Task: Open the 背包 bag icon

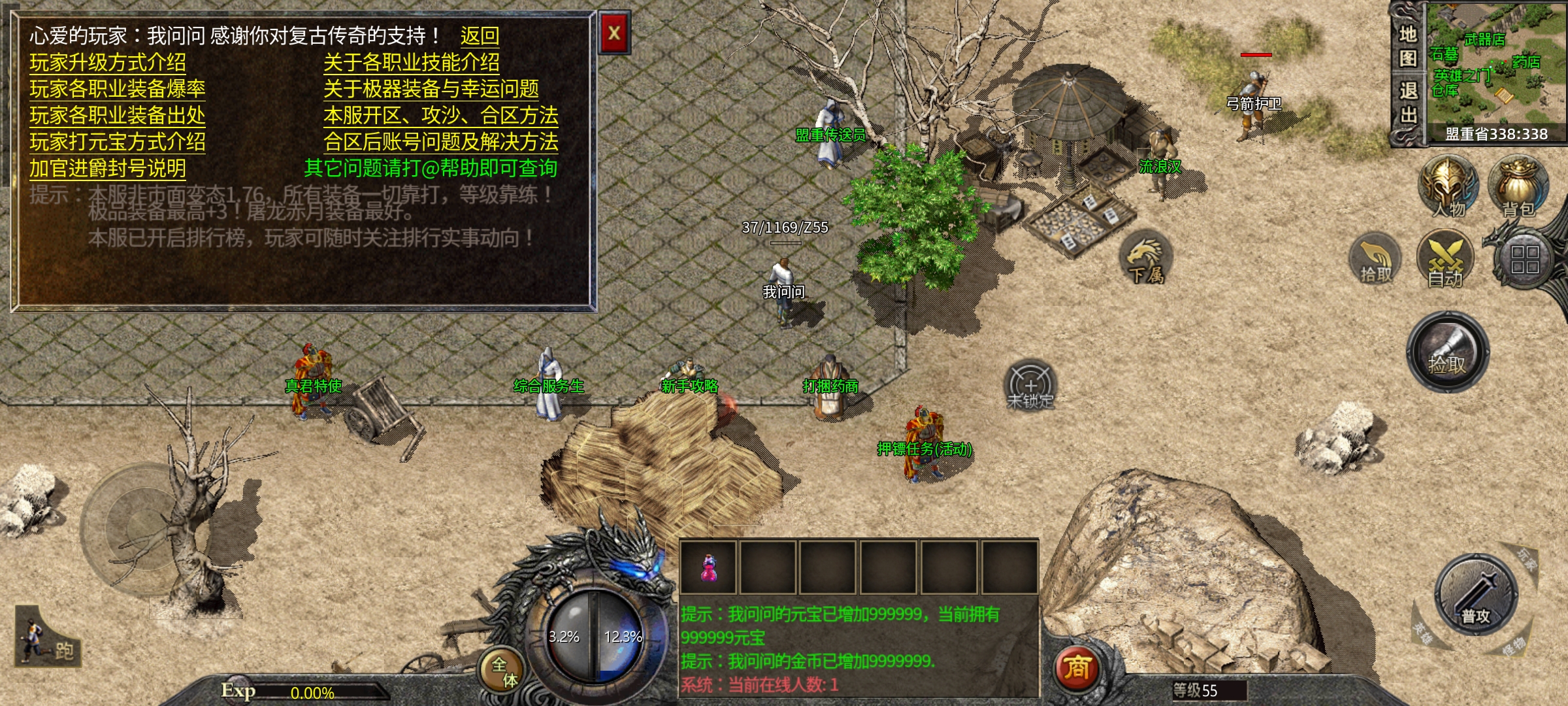Action: [x=1518, y=186]
